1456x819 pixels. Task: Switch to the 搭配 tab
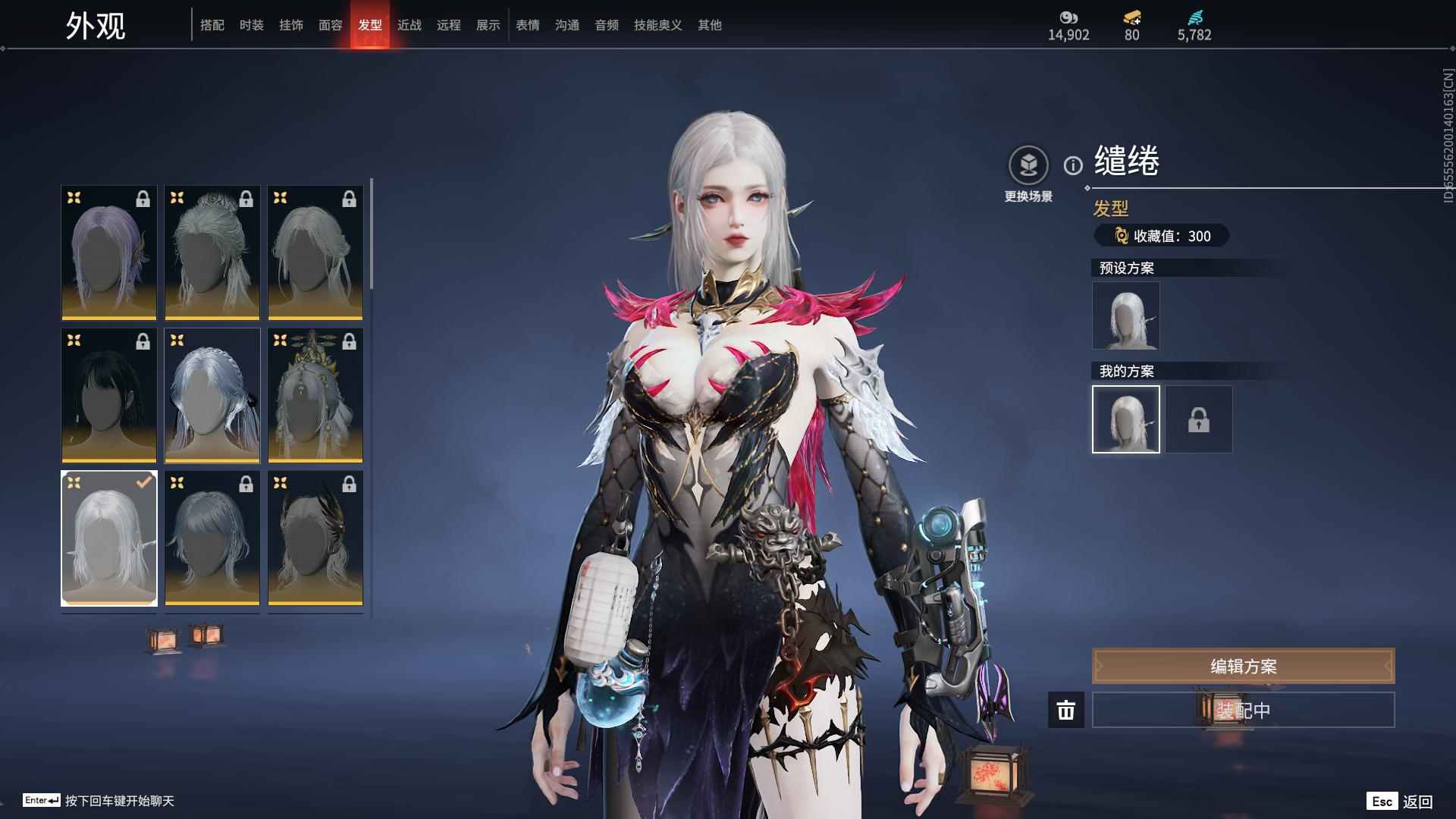[212, 25]
